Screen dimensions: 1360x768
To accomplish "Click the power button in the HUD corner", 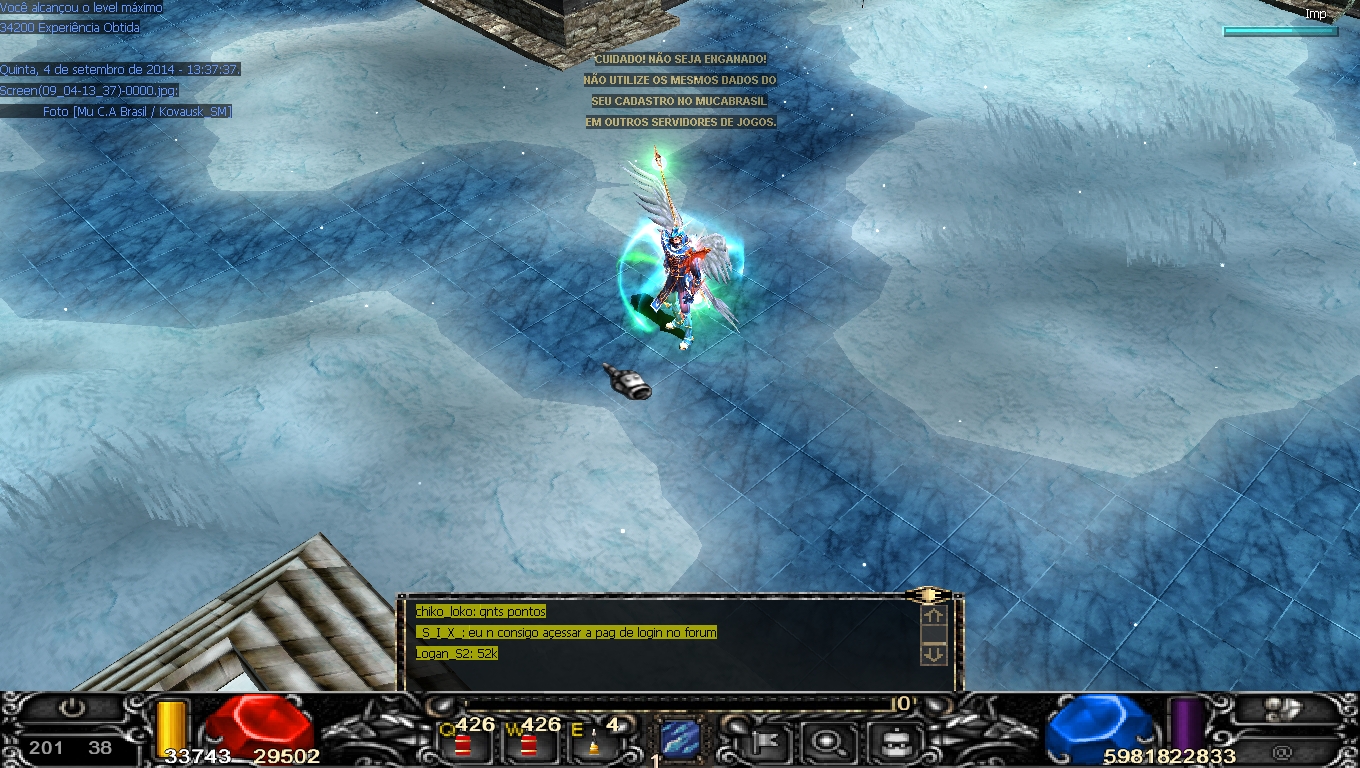I will [71, 708].
